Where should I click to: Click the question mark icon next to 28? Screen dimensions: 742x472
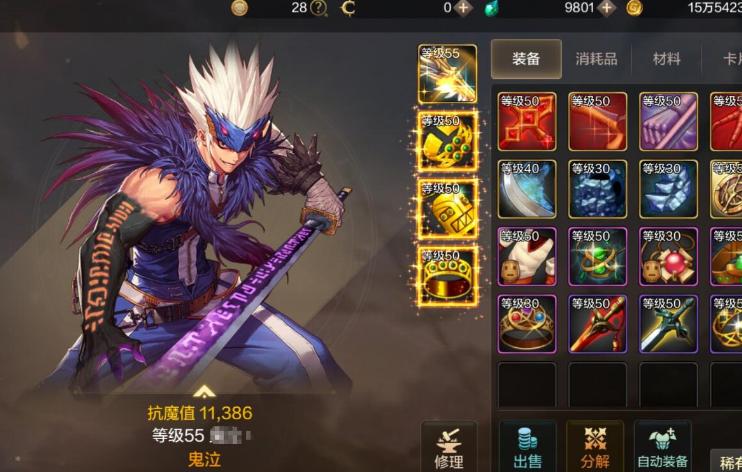click(319, 8)
